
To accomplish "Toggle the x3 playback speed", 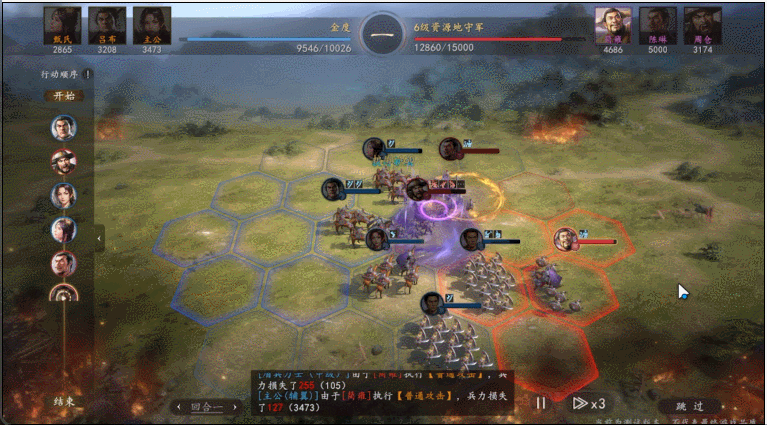I will point(588,403).
